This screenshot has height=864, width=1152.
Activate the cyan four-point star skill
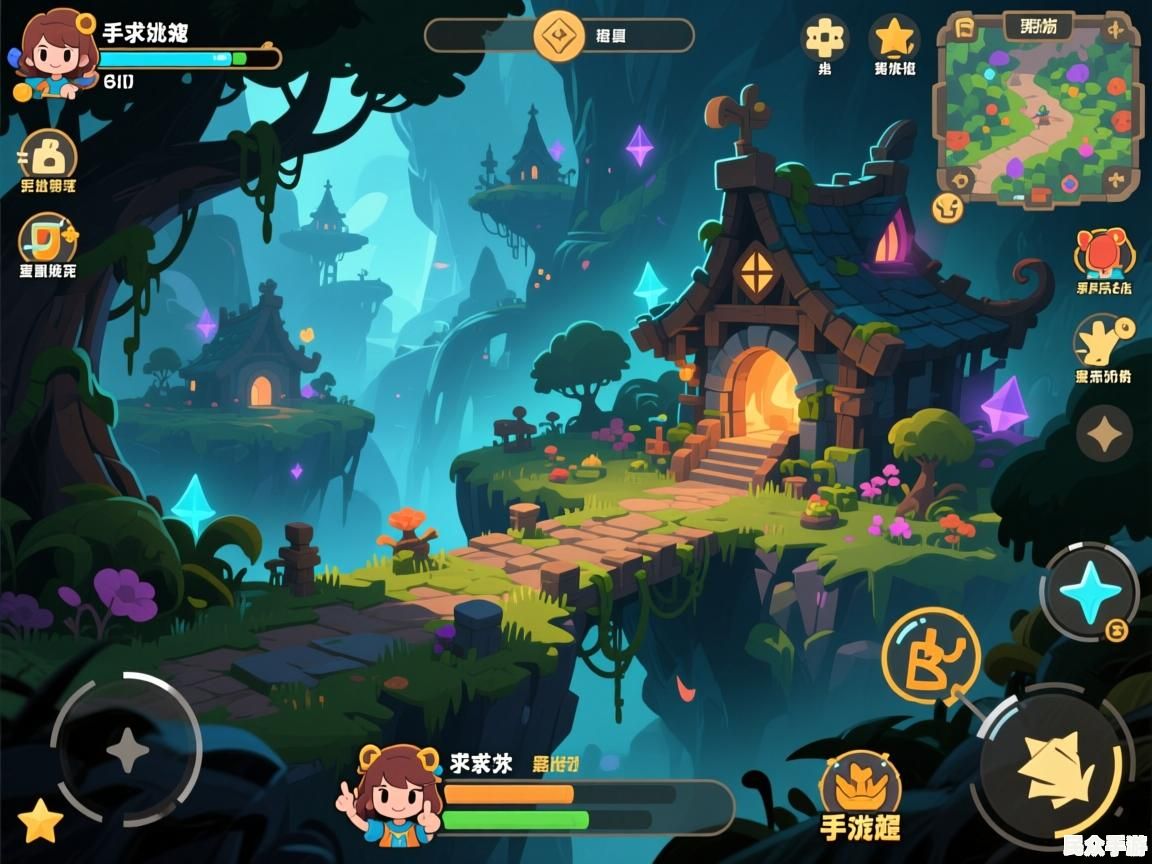click(x=1088, y=591)
